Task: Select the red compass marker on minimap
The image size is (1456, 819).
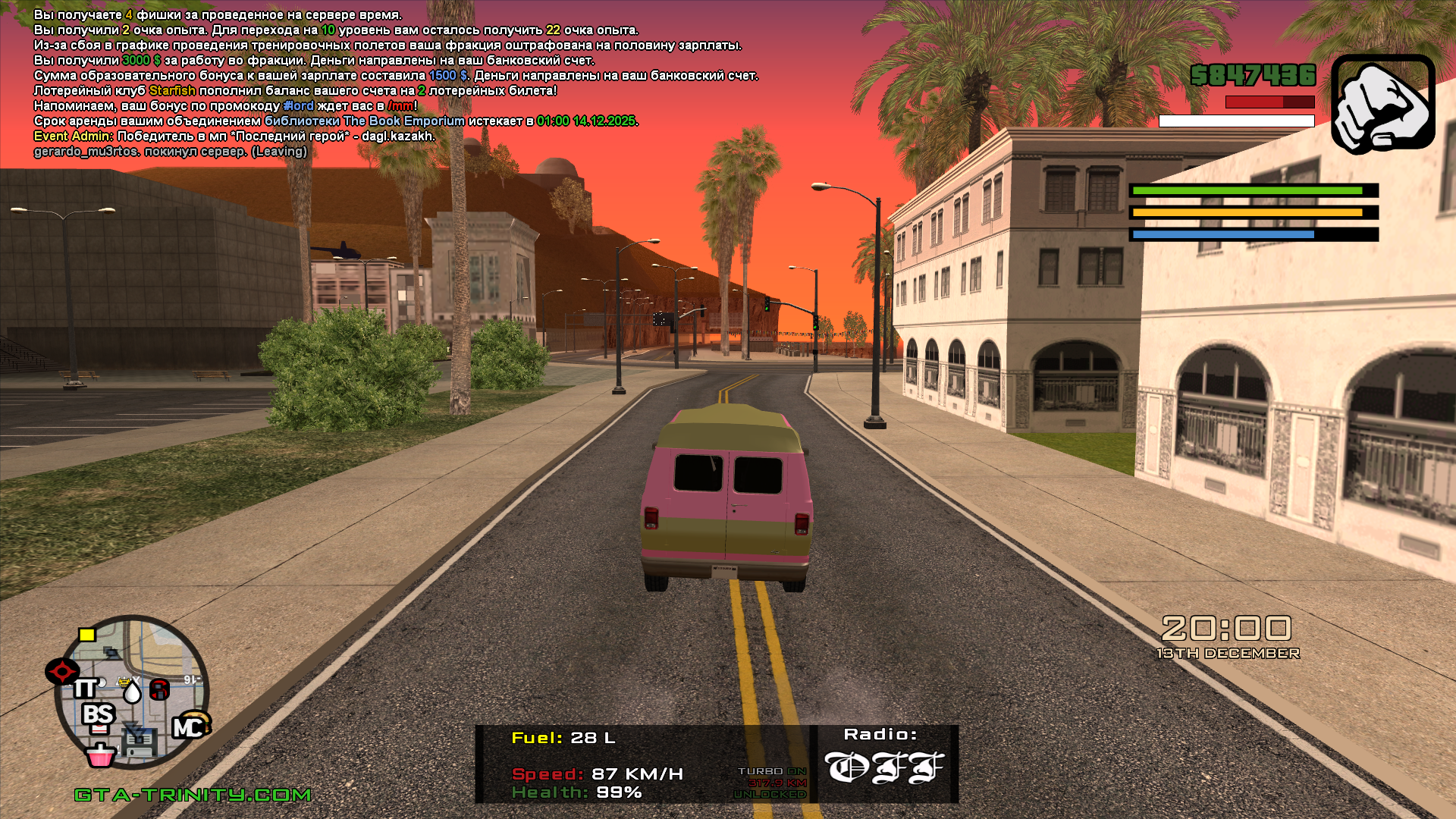Action: tap(62, 671)
